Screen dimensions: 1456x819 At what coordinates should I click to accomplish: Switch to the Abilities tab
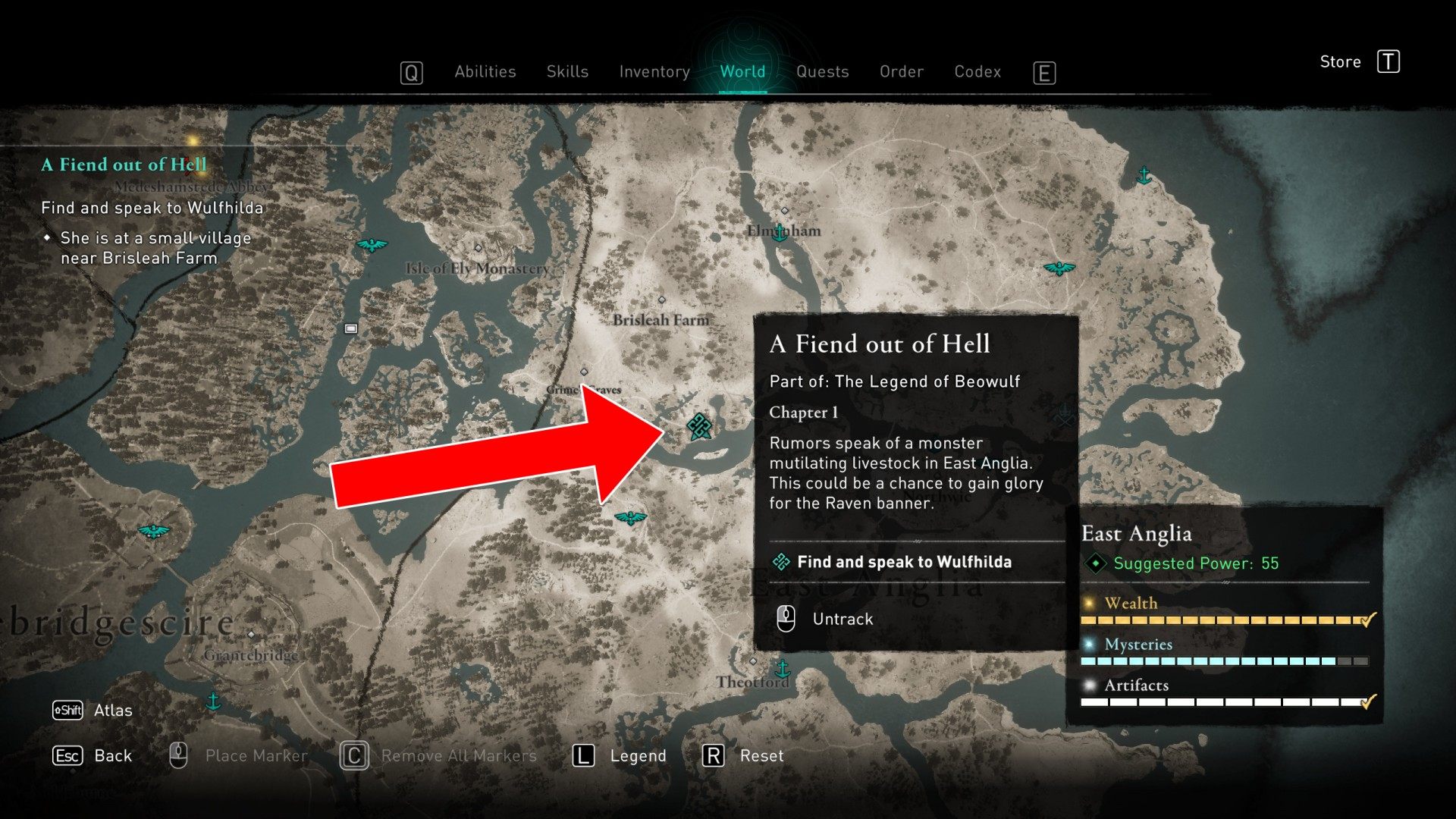(485, 72)
